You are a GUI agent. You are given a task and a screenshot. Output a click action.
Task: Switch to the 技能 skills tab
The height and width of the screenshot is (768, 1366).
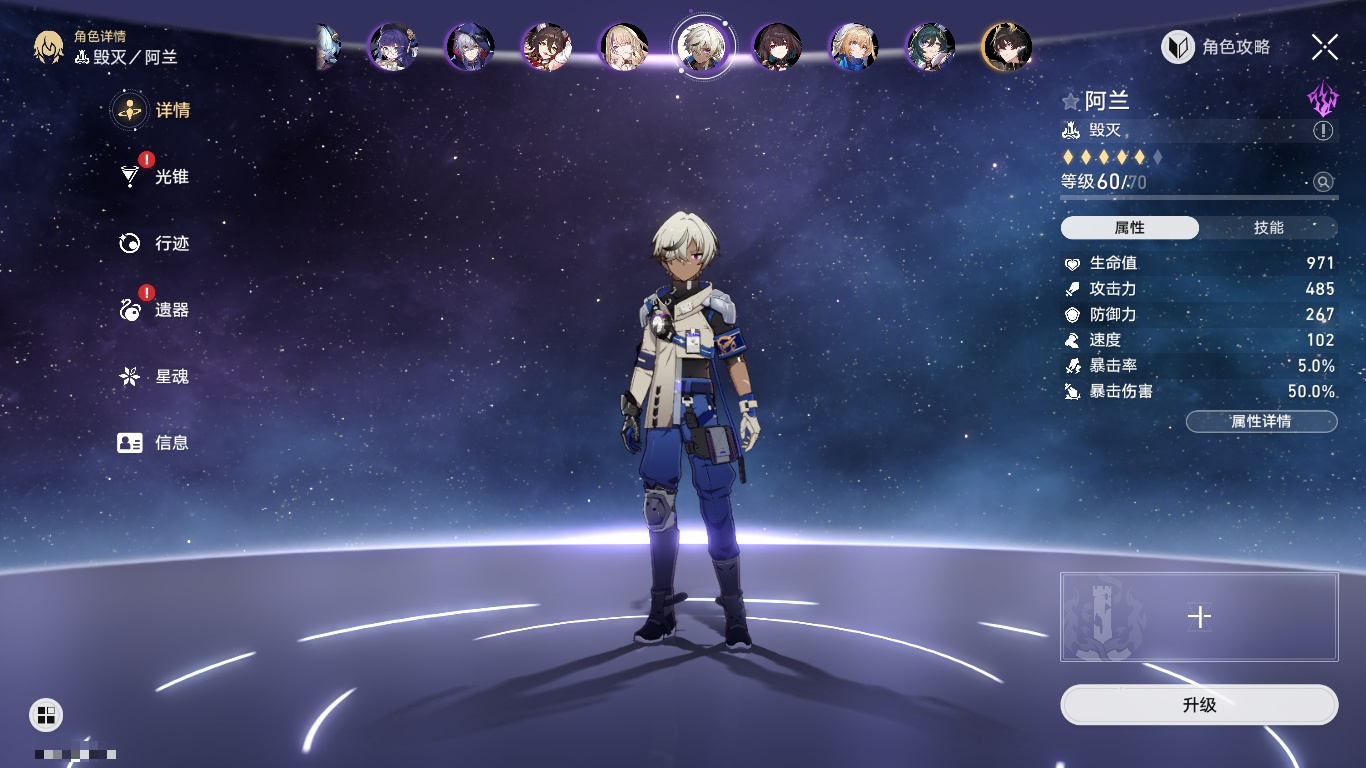pyautogui.click(x=1268, y=228)
